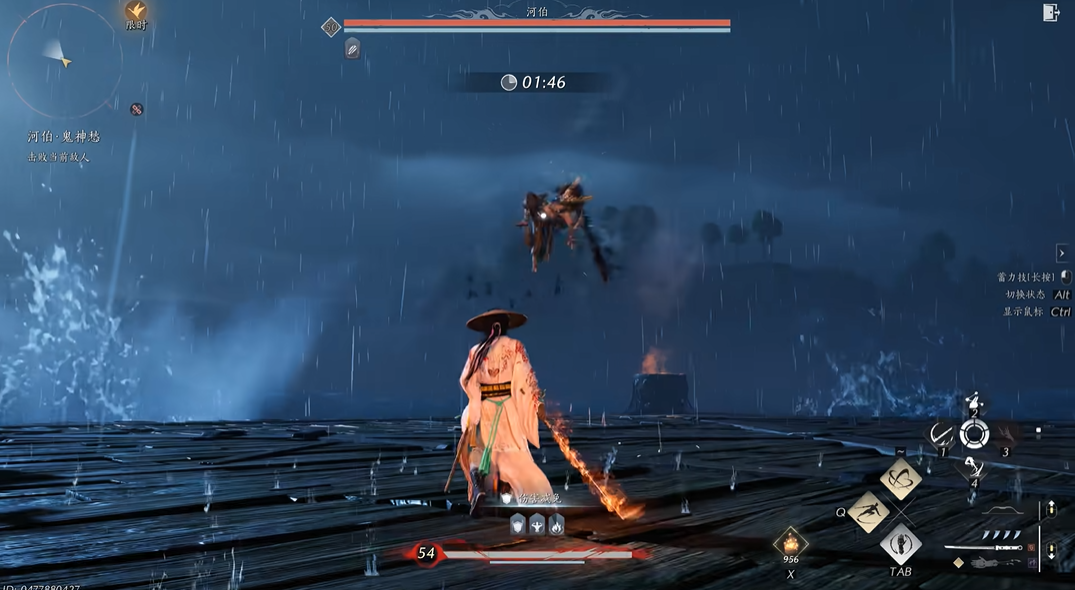Screen dimensions: 1075x590
Task: Trigger the silver gauntlet arm skill diamond
Action: (x=900, y=544)
